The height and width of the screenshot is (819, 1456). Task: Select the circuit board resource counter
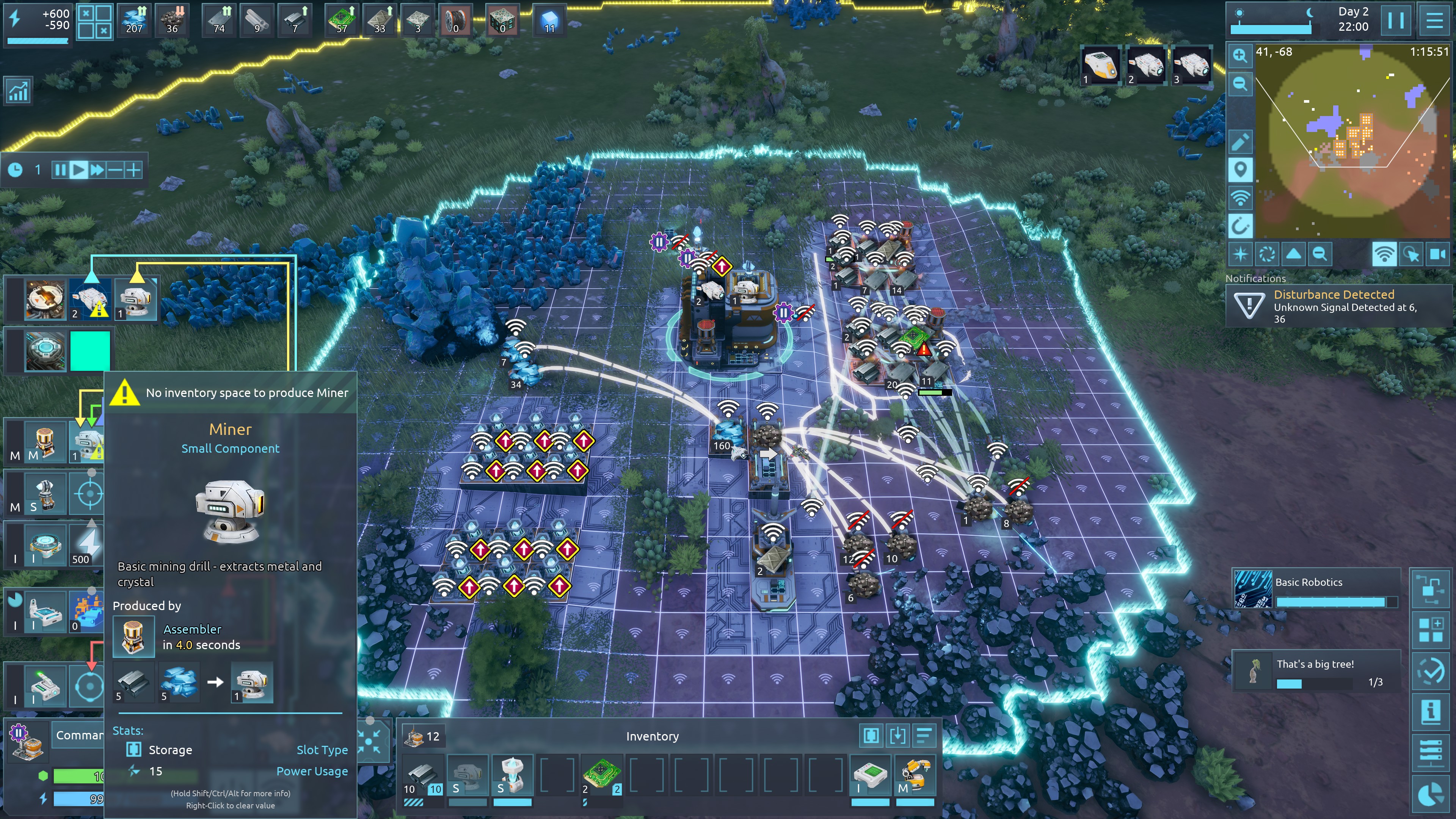(341, 20)
